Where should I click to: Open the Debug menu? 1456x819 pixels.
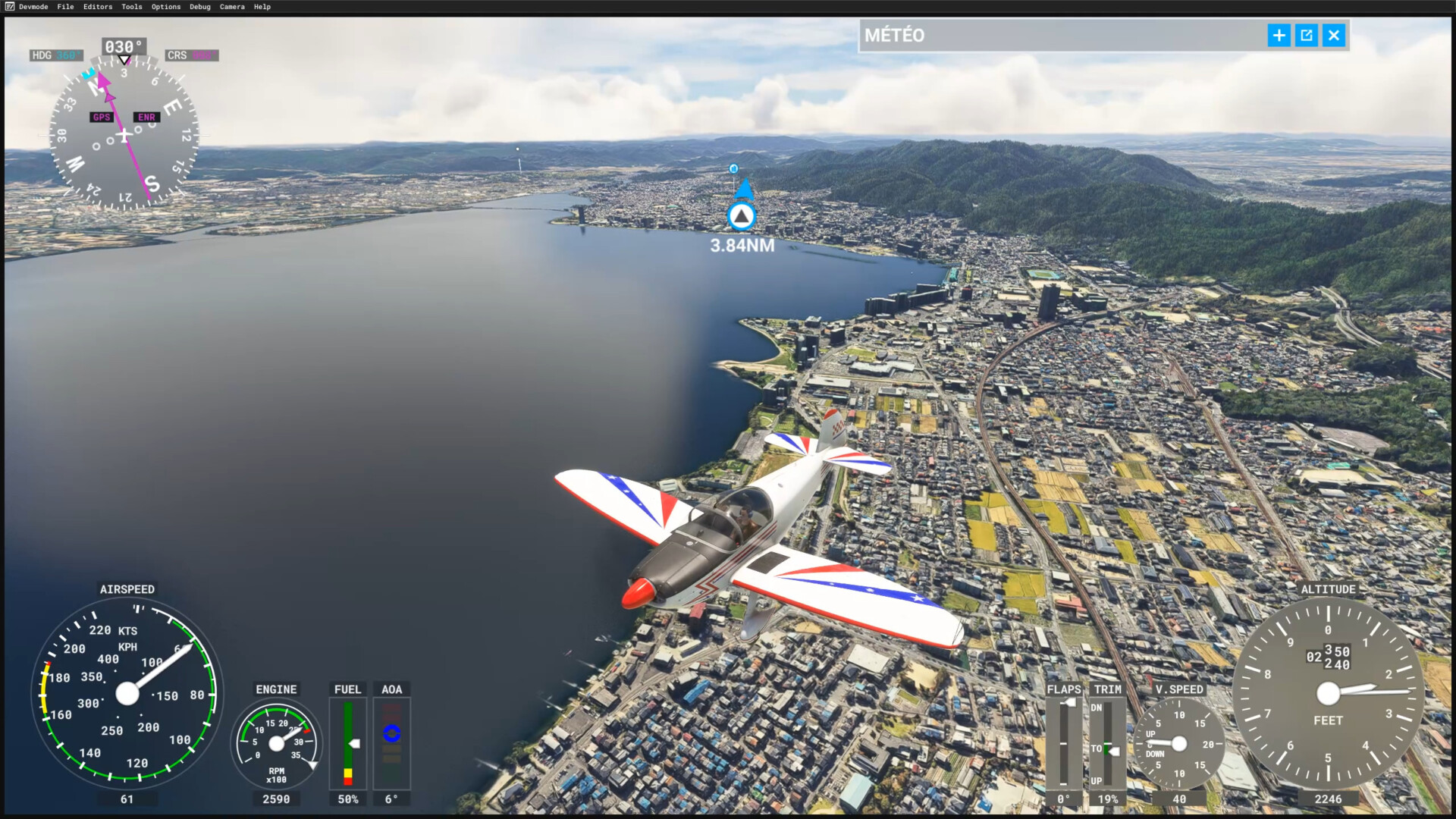pos(200,7)
